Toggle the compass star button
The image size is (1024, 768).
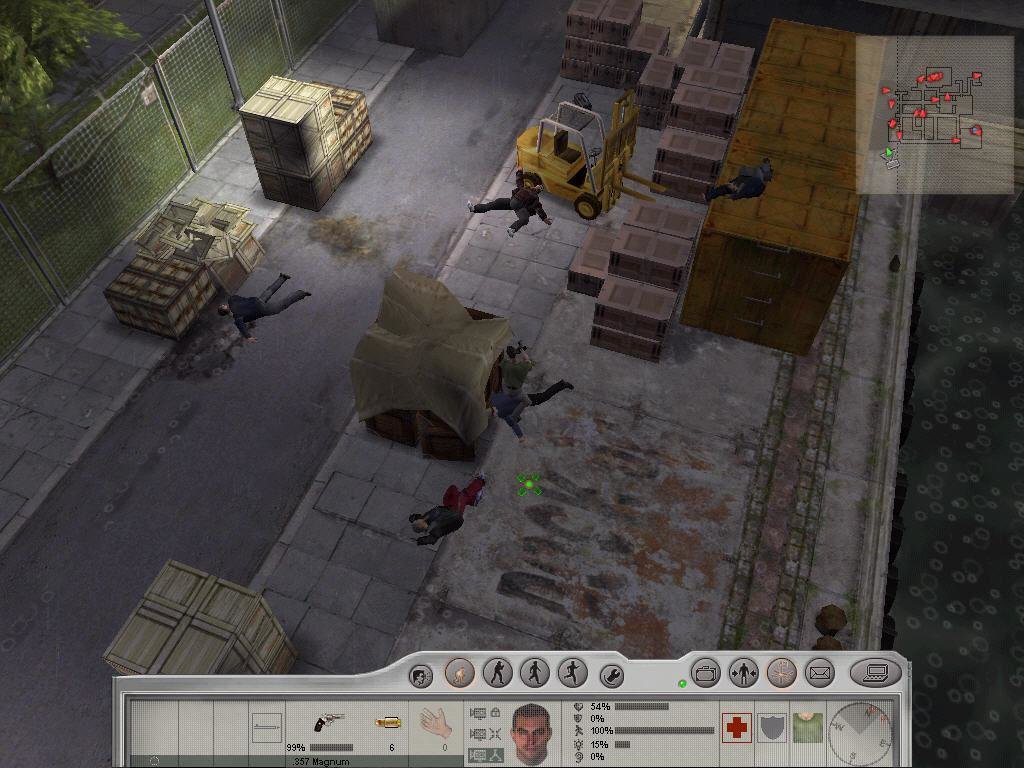coord(781,673)
